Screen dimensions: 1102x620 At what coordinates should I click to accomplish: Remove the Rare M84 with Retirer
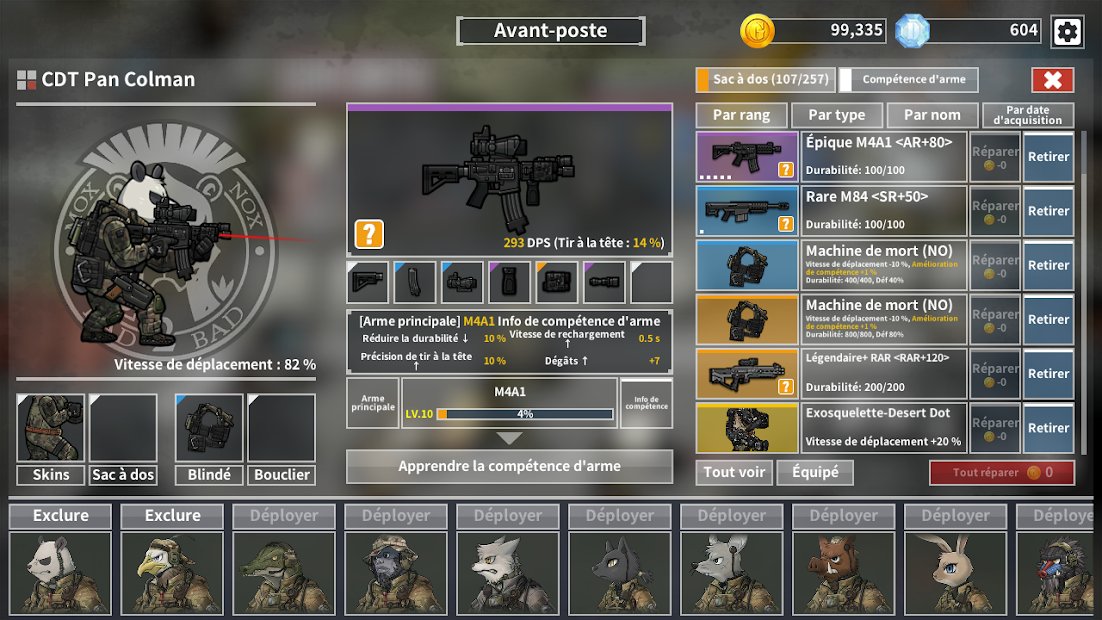pyautogui.click(x=1048, y=211)
